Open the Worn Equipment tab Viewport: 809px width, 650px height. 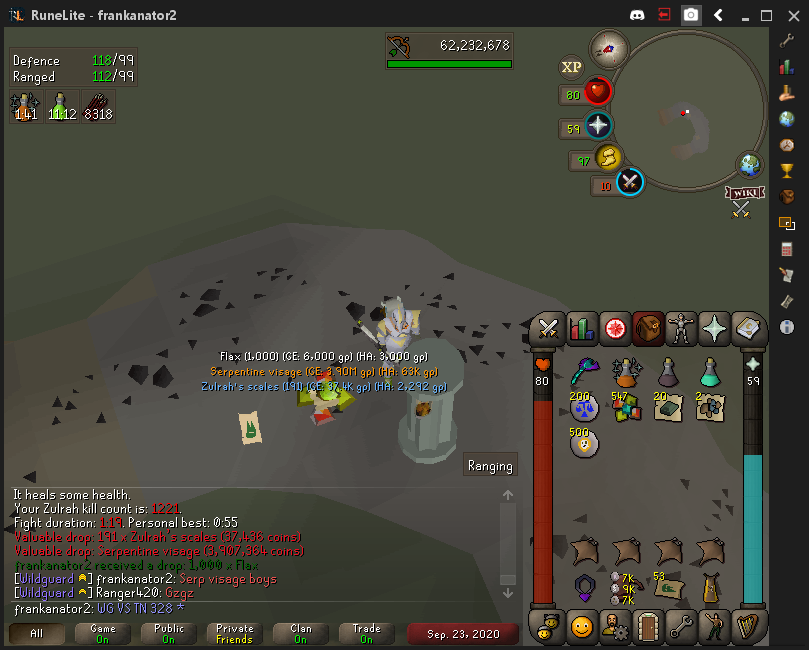point(681,328)
